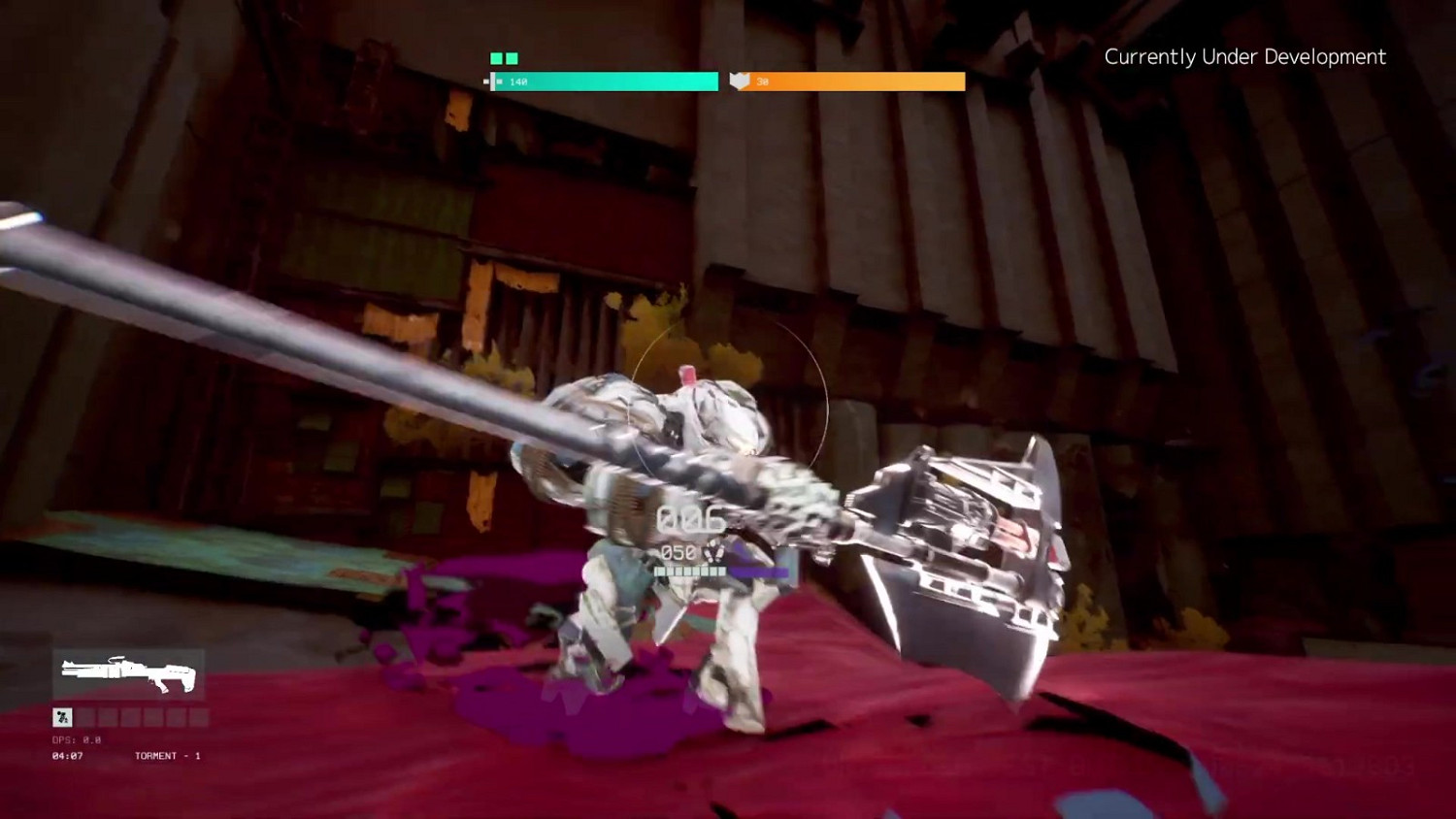Viewport: 1456px width, 819px height.
Task: Click the 006 damage number over the enemy
Action: (x=690, y=519)
